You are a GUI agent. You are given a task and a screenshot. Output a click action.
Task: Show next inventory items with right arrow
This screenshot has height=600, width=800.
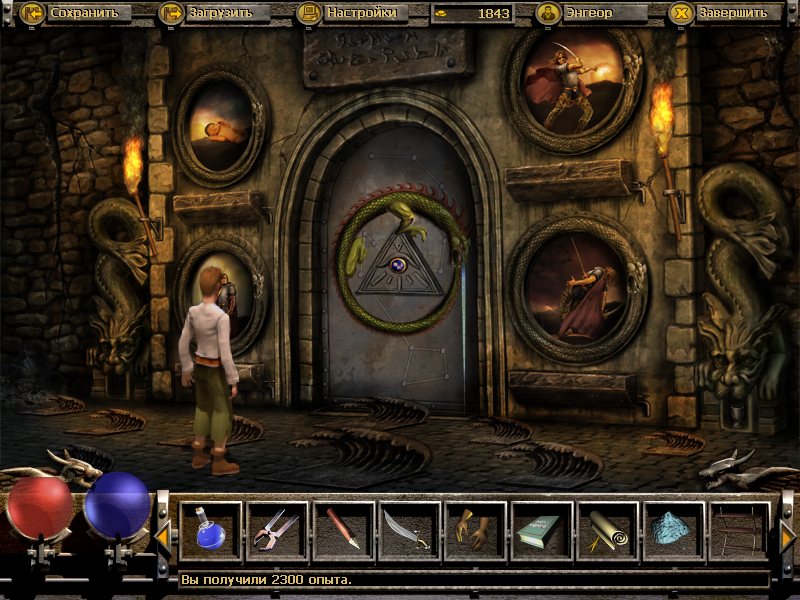click(787, 538)
